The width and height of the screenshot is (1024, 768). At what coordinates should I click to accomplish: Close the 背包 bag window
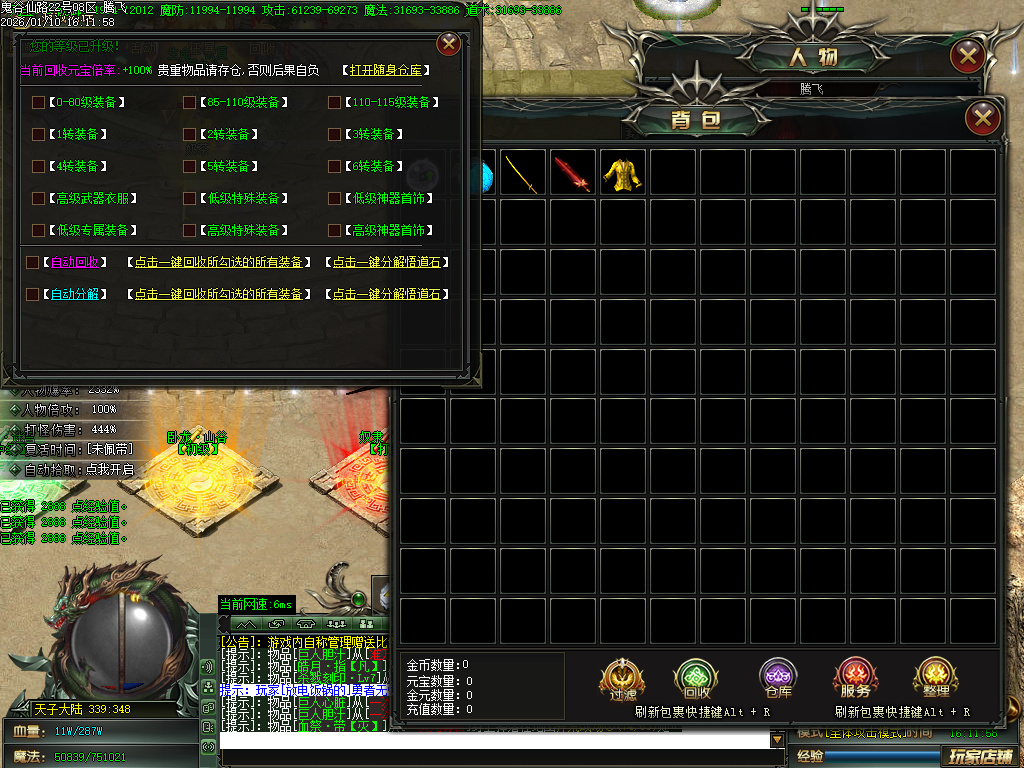pyautogui.click(x=984, y=119)
